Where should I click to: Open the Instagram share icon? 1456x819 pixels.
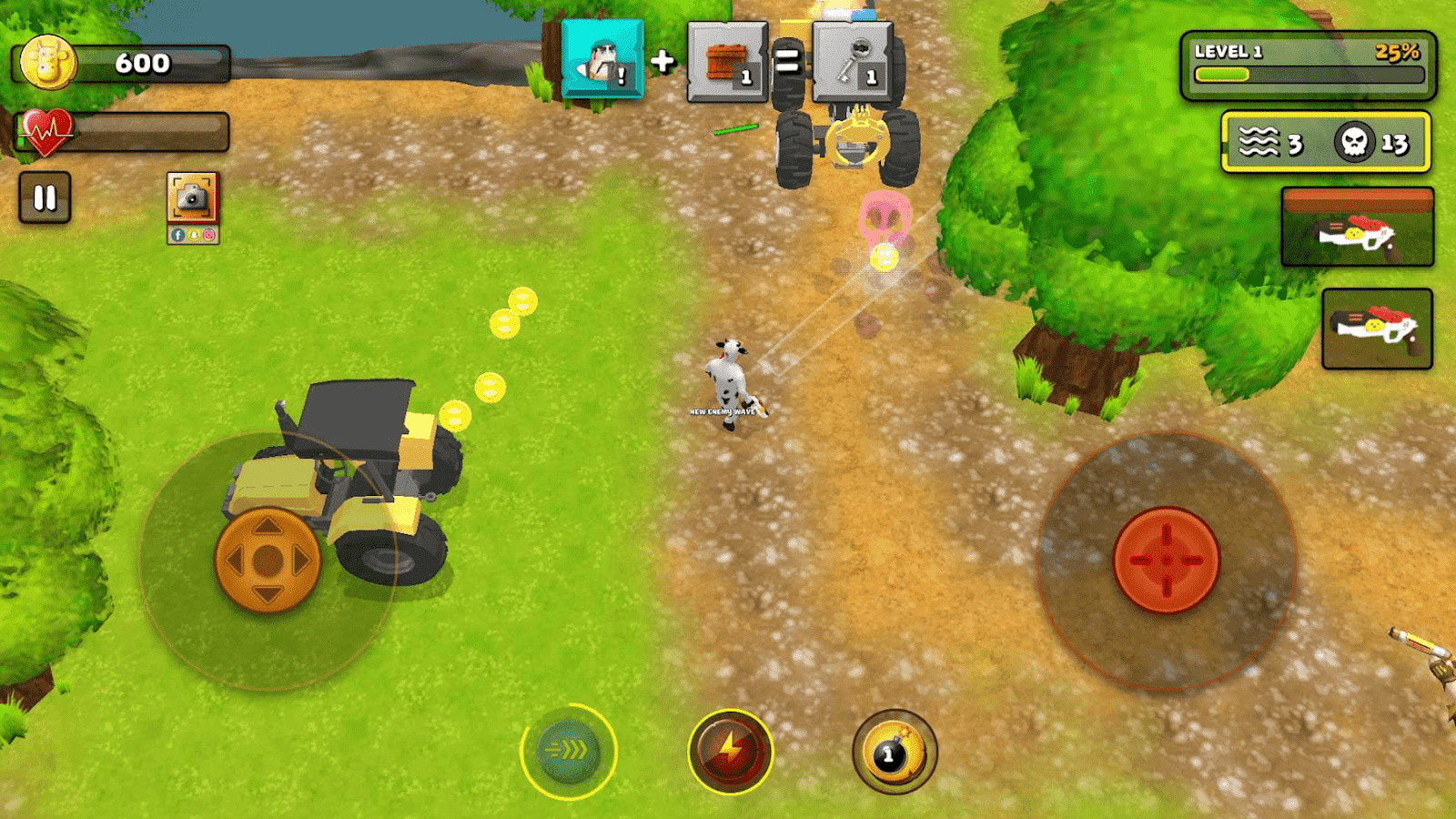[x=208, y=235]
